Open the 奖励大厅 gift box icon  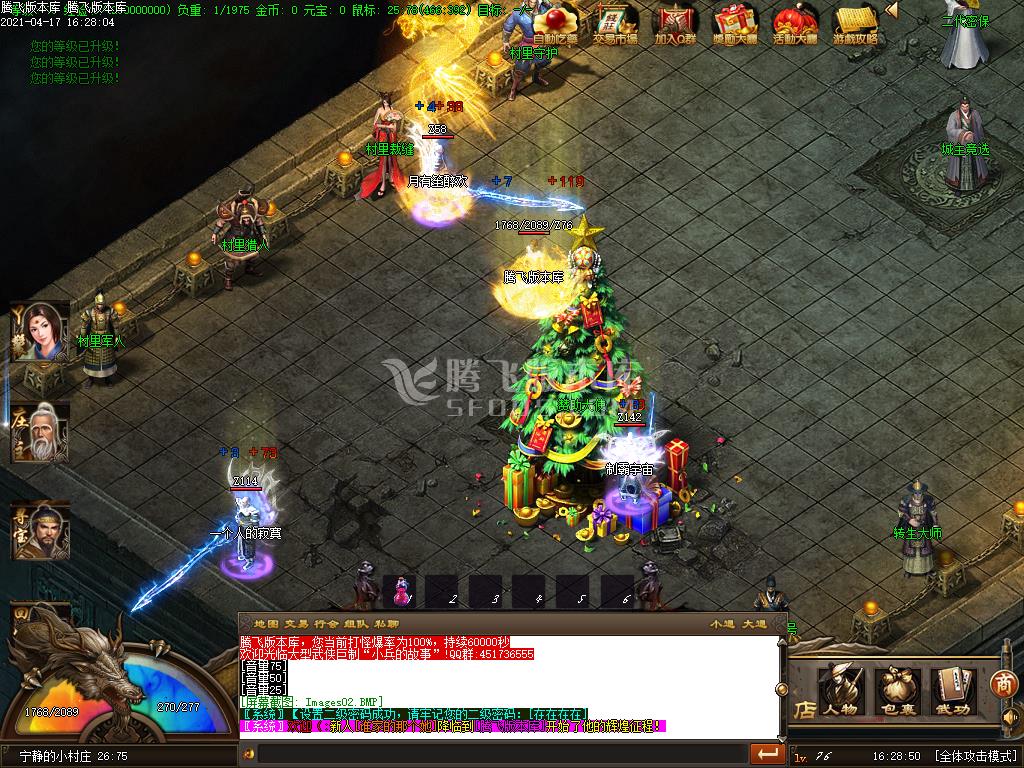tap(735, 24)
